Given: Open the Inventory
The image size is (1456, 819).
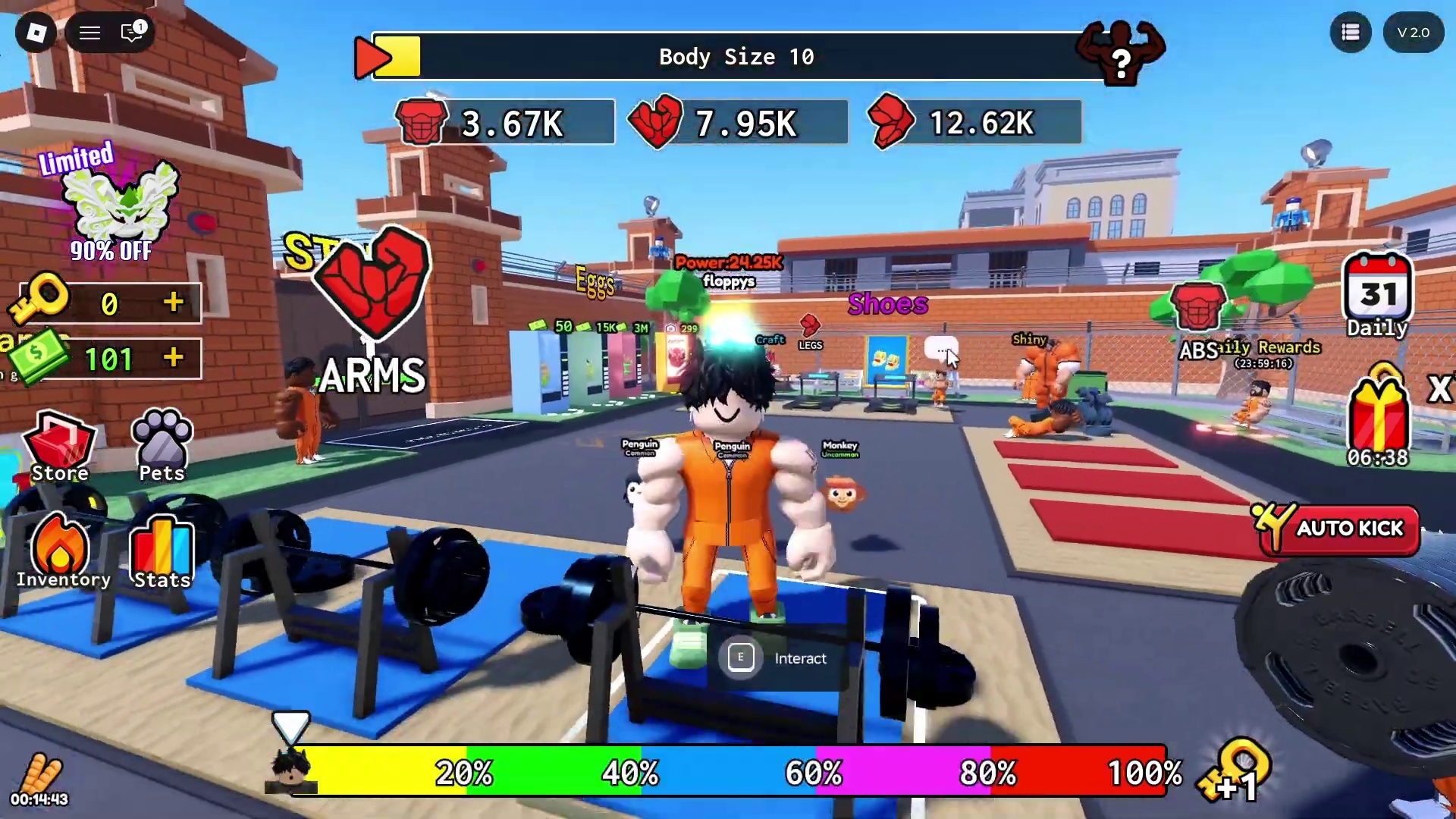Looking at the screenshot, I should pyautogui.click(x=61, y=552).
